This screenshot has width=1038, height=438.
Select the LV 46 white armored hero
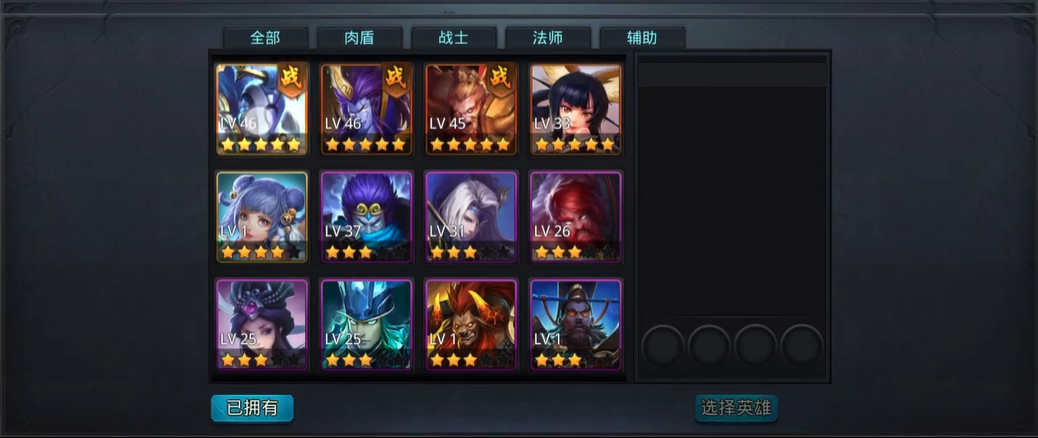click(262, 109)
